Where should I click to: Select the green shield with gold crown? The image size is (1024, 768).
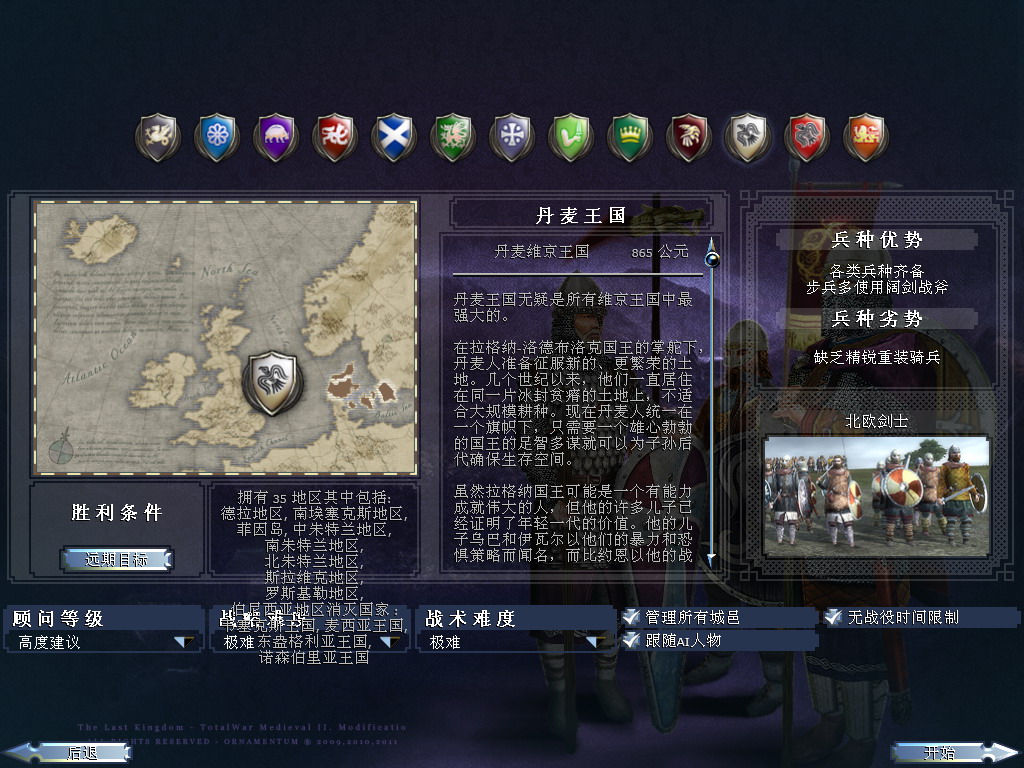pos(629,138)
